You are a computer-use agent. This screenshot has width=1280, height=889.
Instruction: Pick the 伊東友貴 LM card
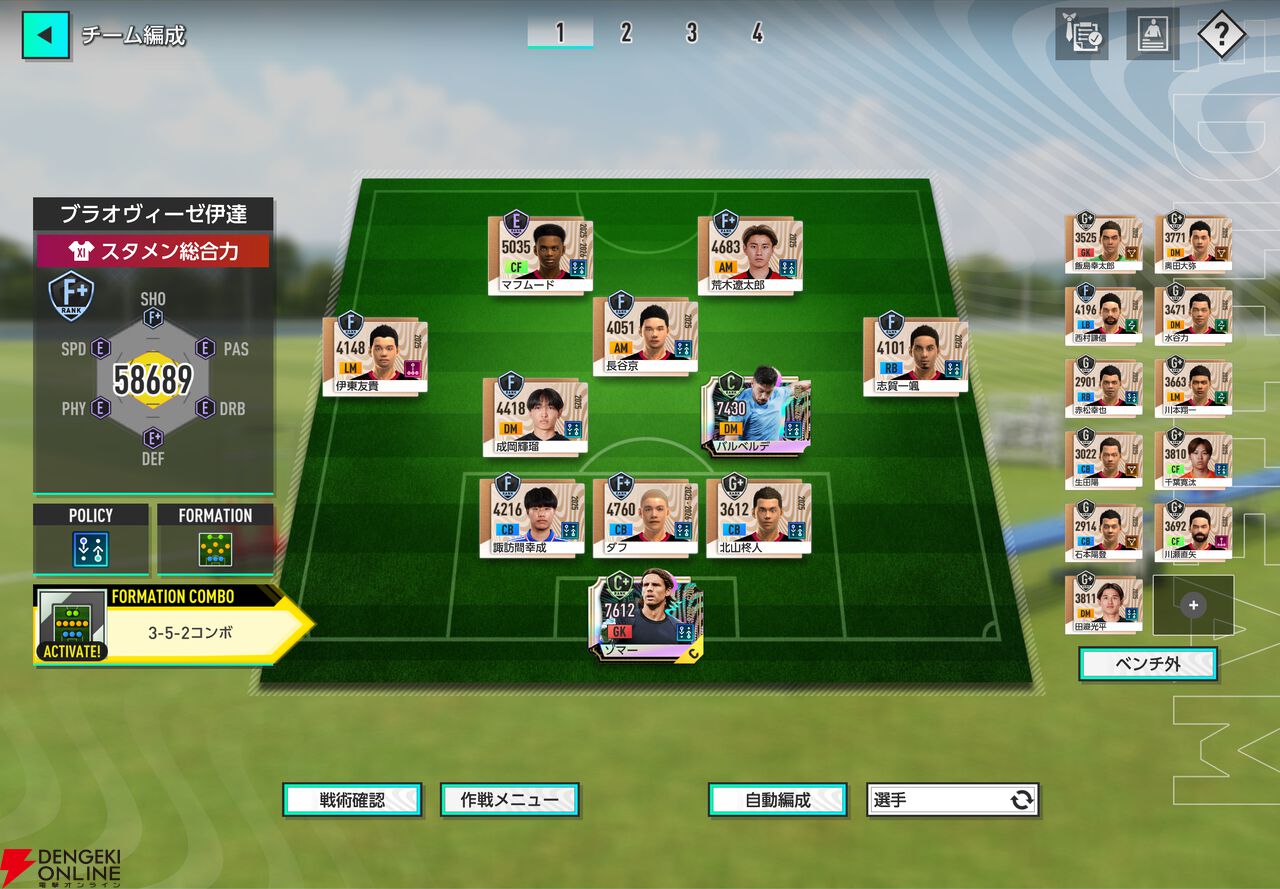374,355
